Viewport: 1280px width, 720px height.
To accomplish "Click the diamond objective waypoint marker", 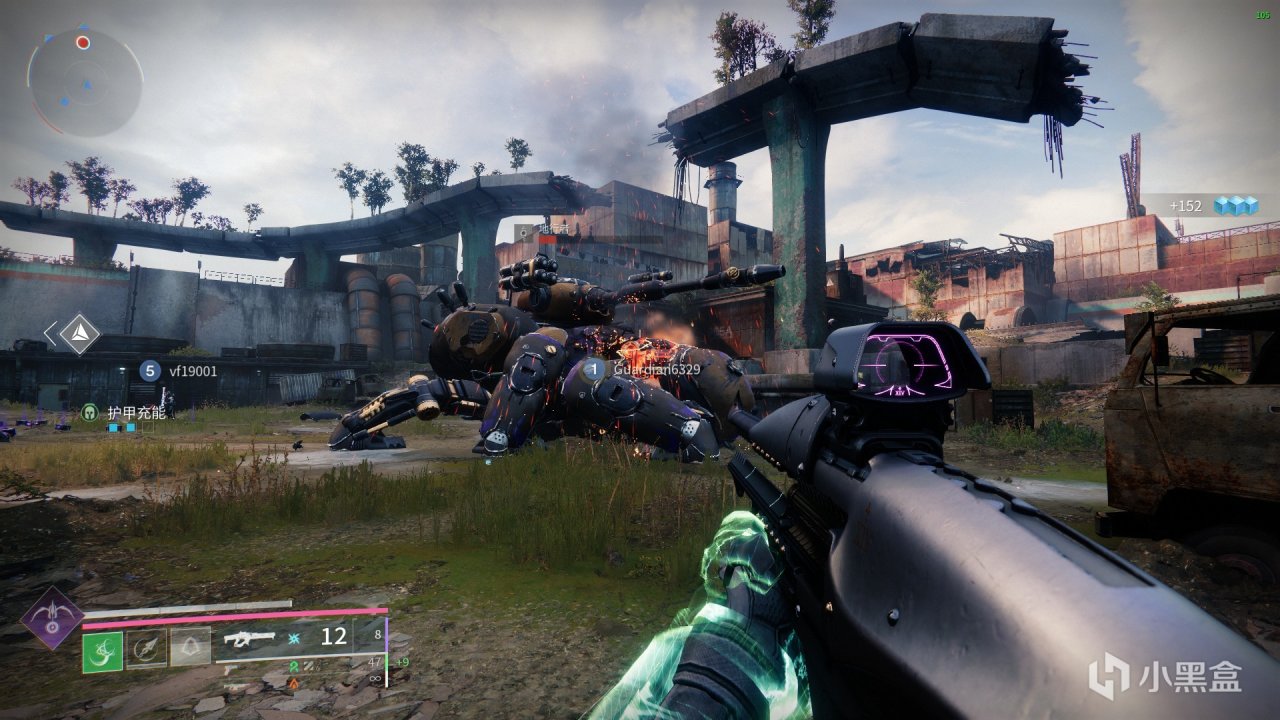I will tap(79, 334).
